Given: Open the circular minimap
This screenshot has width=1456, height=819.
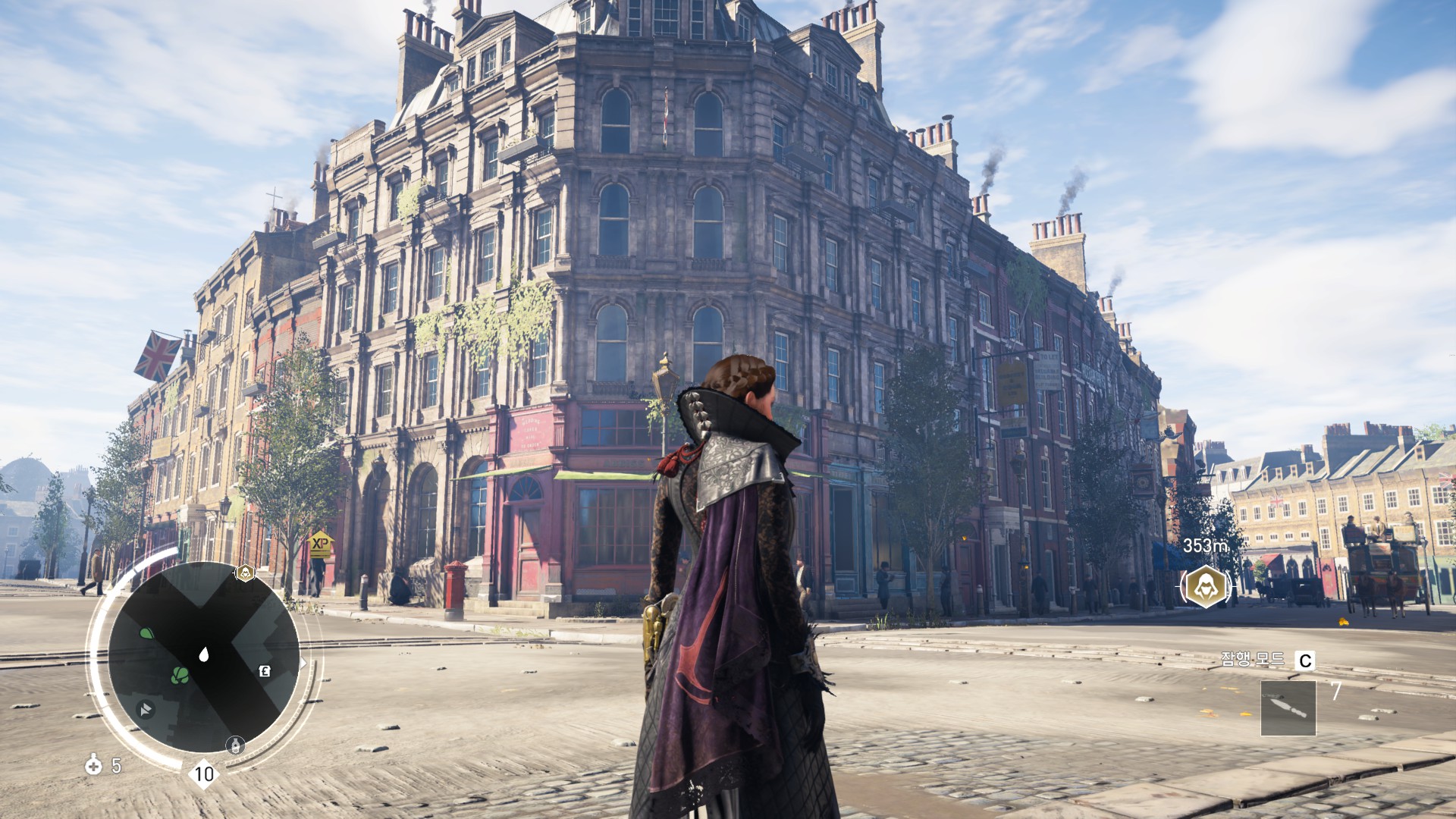Looking at the screenshot, I should coord(203,657).
